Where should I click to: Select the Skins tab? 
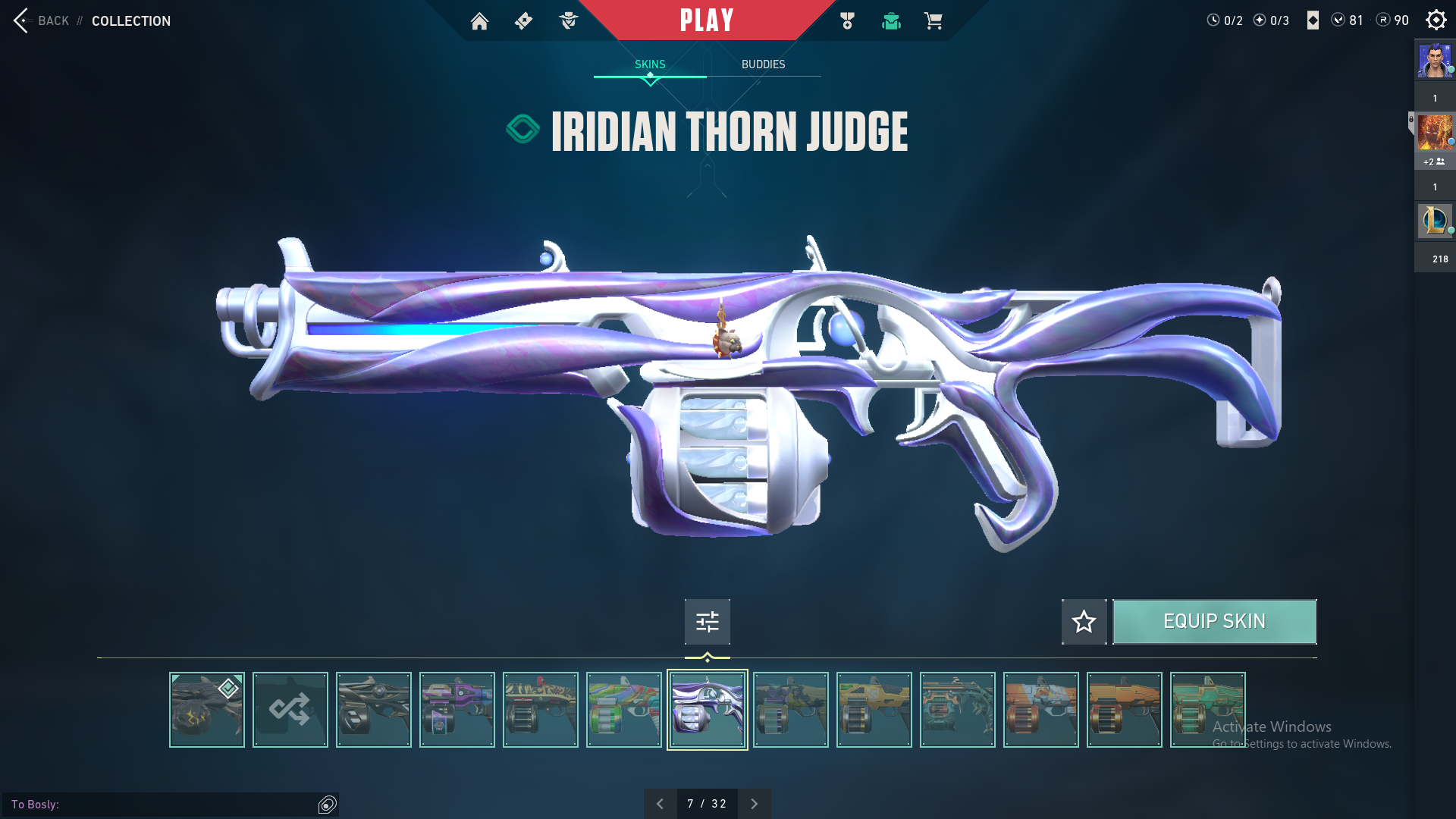(650, 64)
